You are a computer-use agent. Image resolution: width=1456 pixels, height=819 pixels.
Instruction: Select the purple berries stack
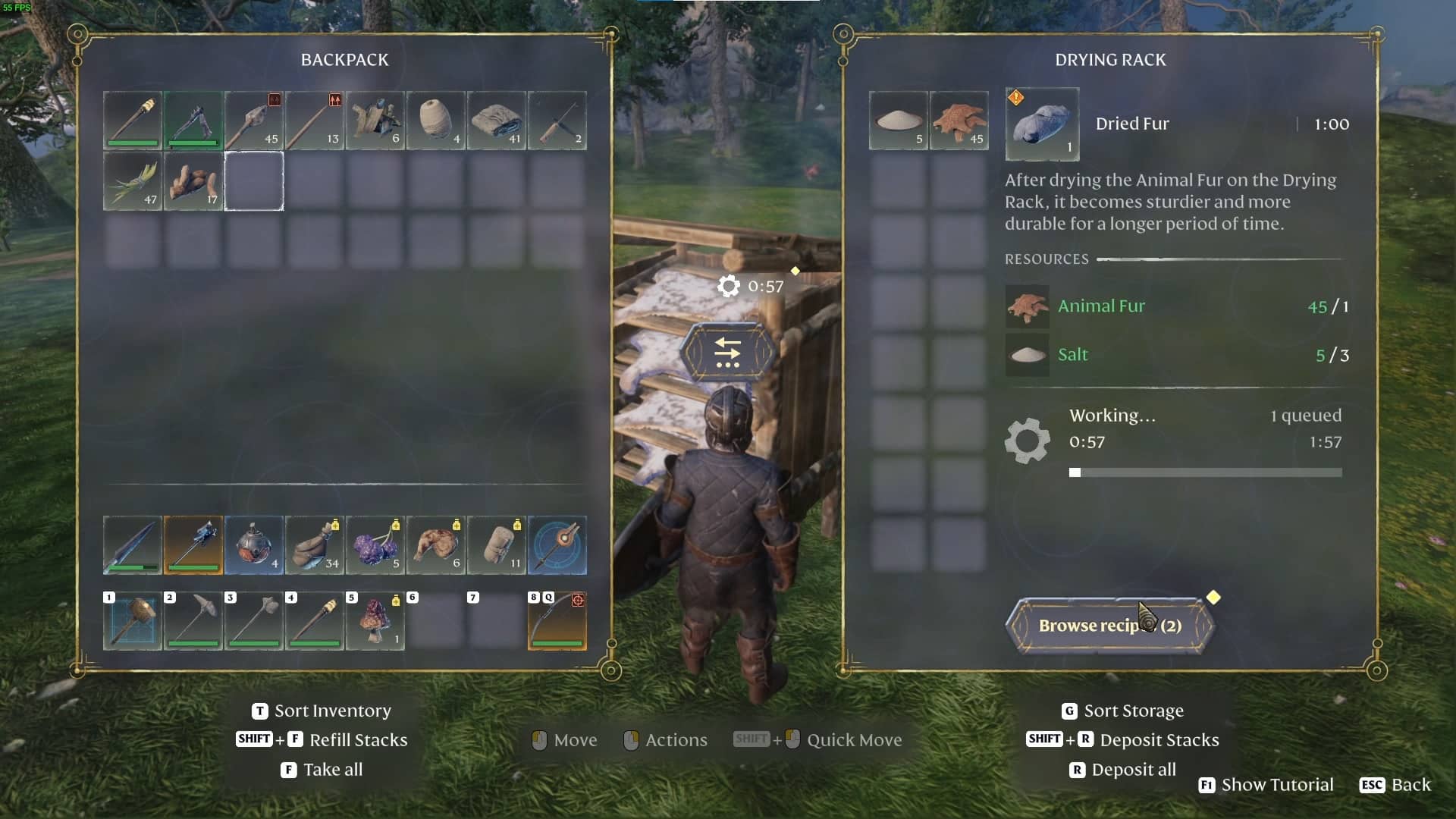click(x=375, y=545)
